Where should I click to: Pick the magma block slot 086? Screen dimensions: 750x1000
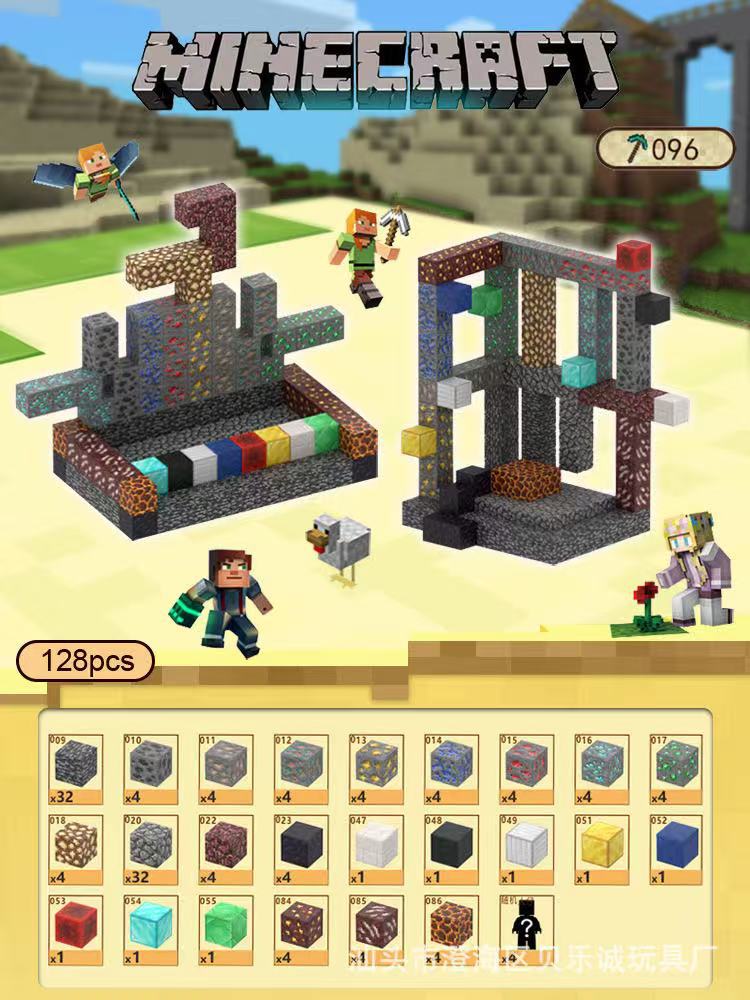tap(451, 929)
